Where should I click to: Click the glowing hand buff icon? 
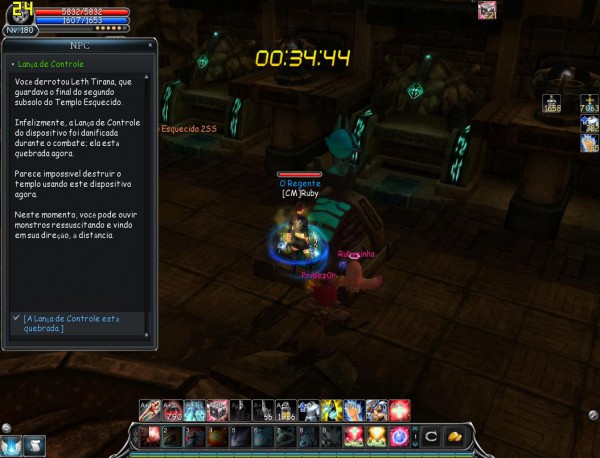588,142
